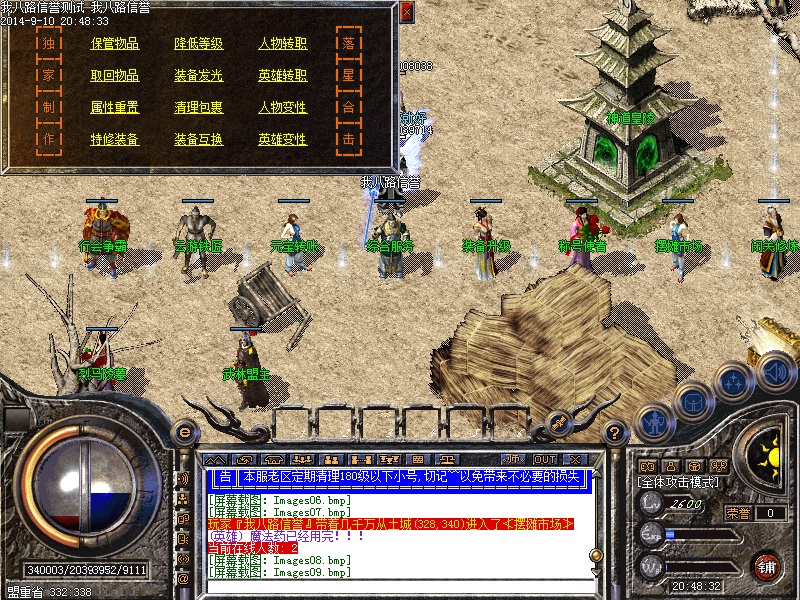Viewport: 800px width, 600px height.
Task: Pick 英雄变性 hero gender change
Action: click(x=283, y=140)
